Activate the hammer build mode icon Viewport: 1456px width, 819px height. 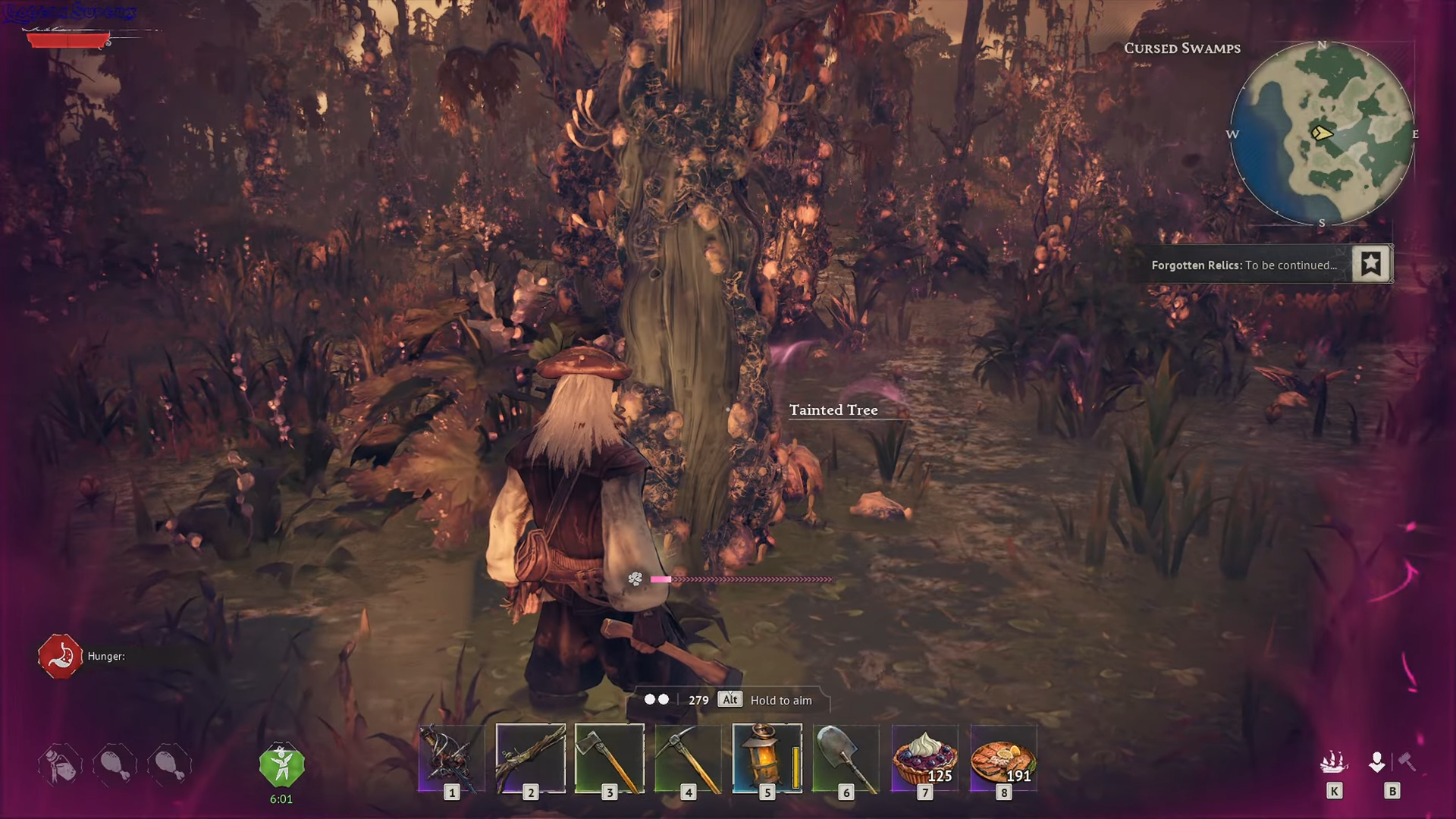pos(1407,761)
